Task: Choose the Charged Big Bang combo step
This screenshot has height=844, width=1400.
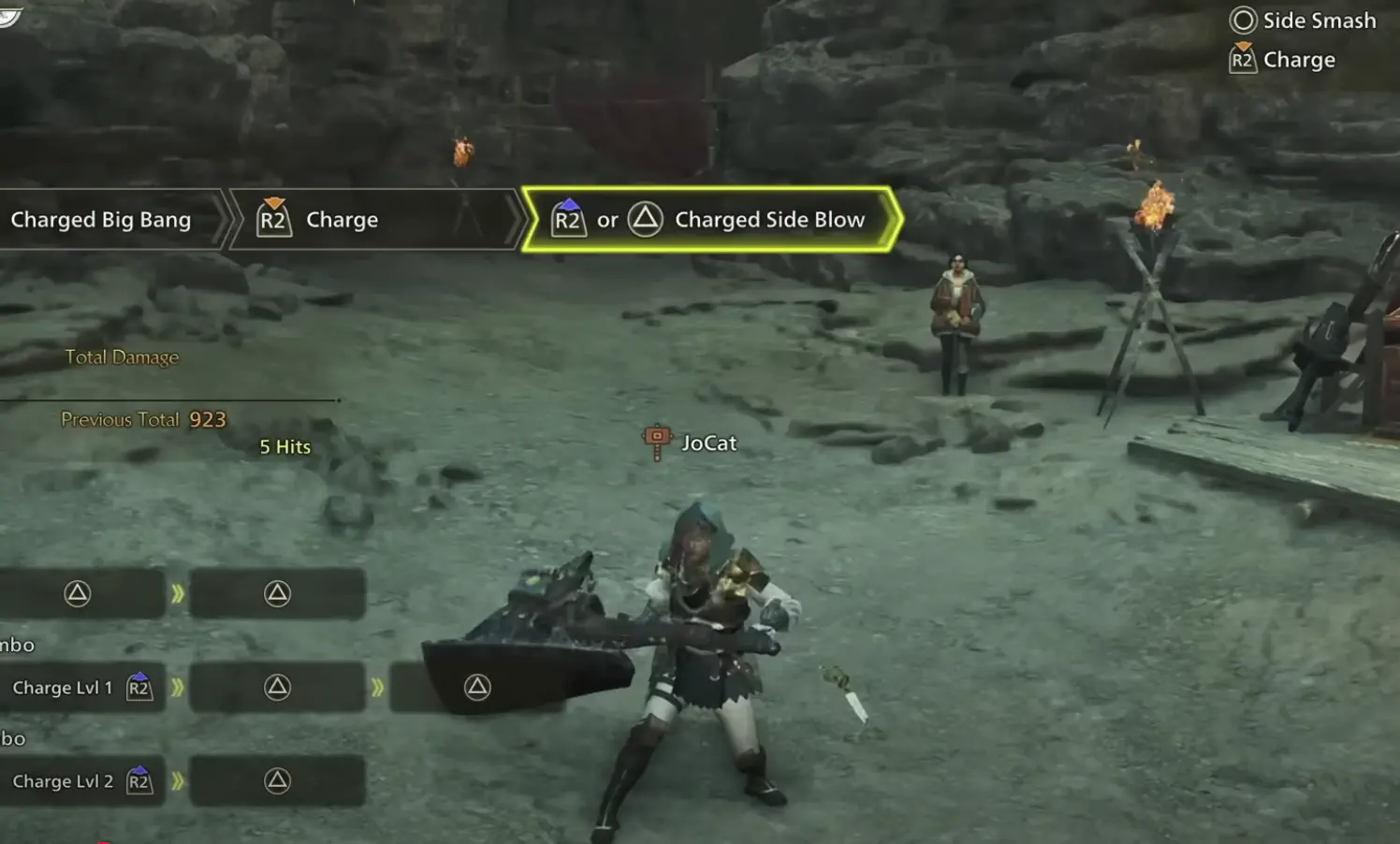Action: coord(103,220)
